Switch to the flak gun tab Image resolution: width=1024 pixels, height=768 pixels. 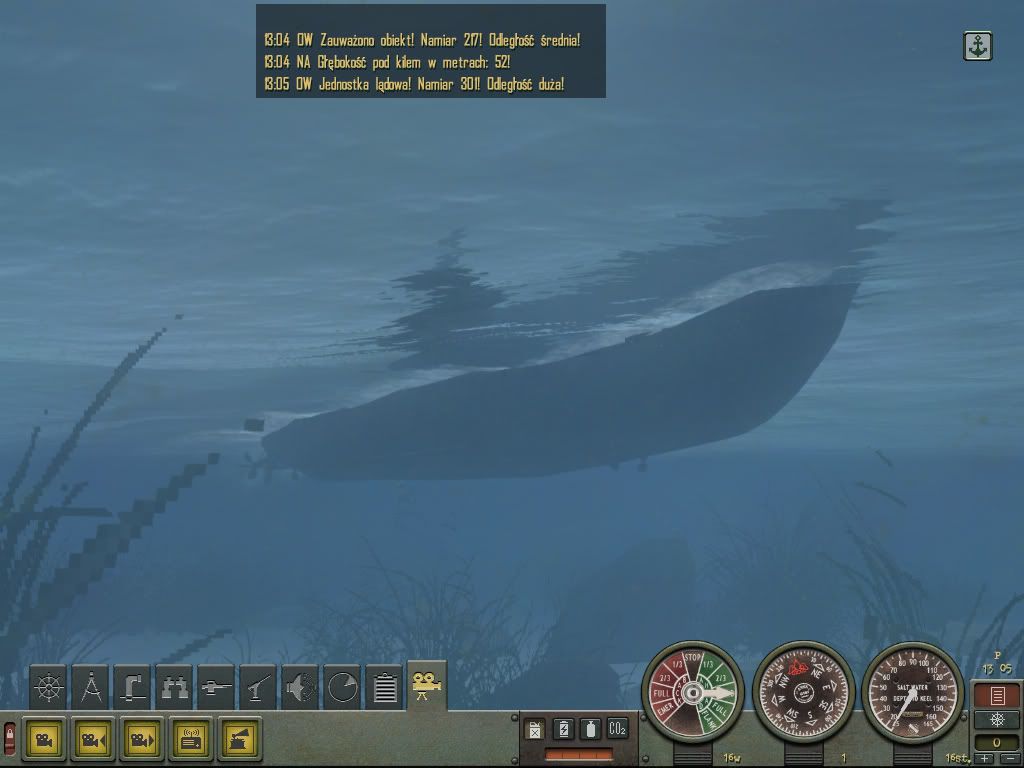pyautogui.click(x=259, y=687)
